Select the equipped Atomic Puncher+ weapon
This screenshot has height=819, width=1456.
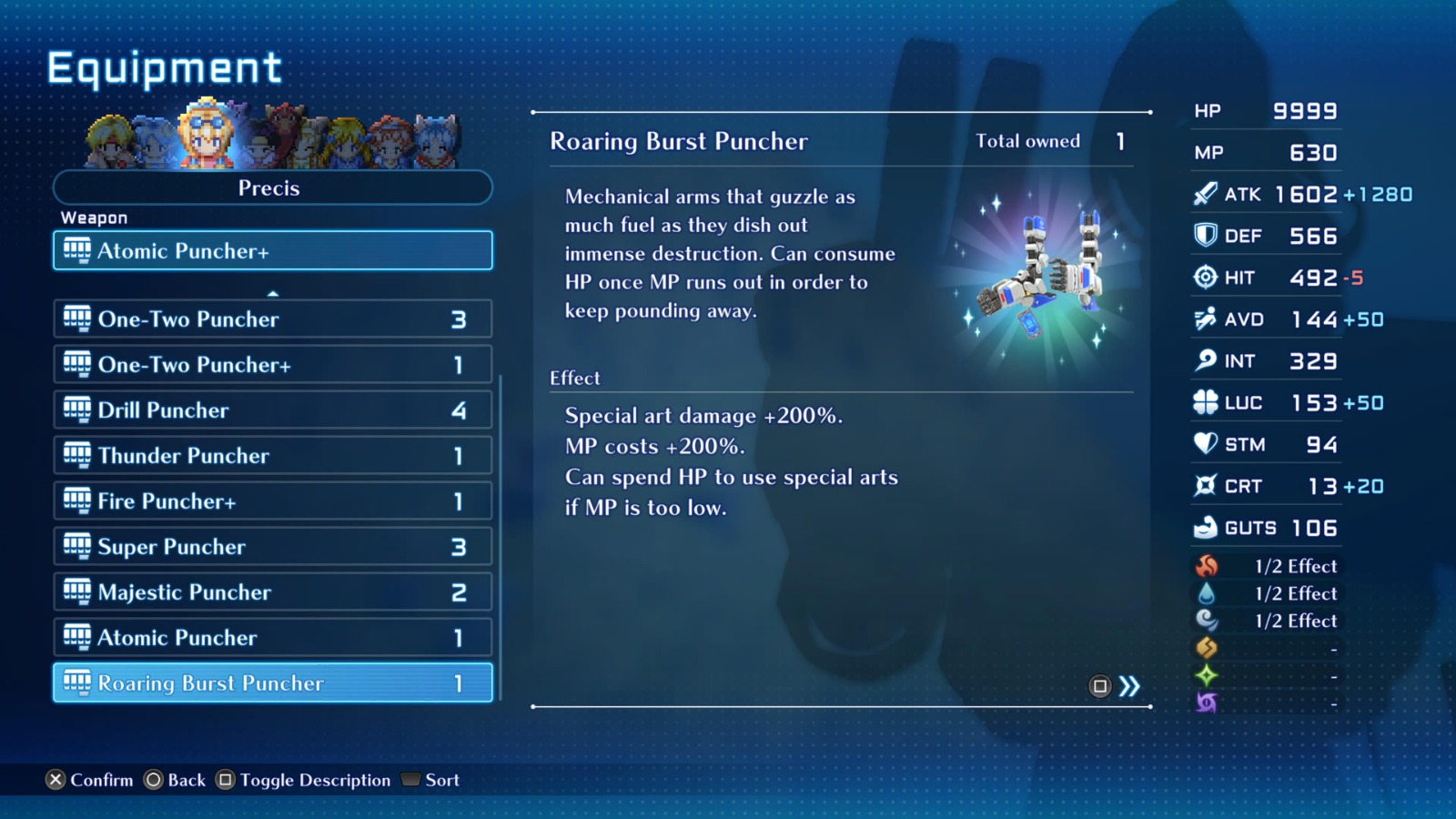pos(271,250)
